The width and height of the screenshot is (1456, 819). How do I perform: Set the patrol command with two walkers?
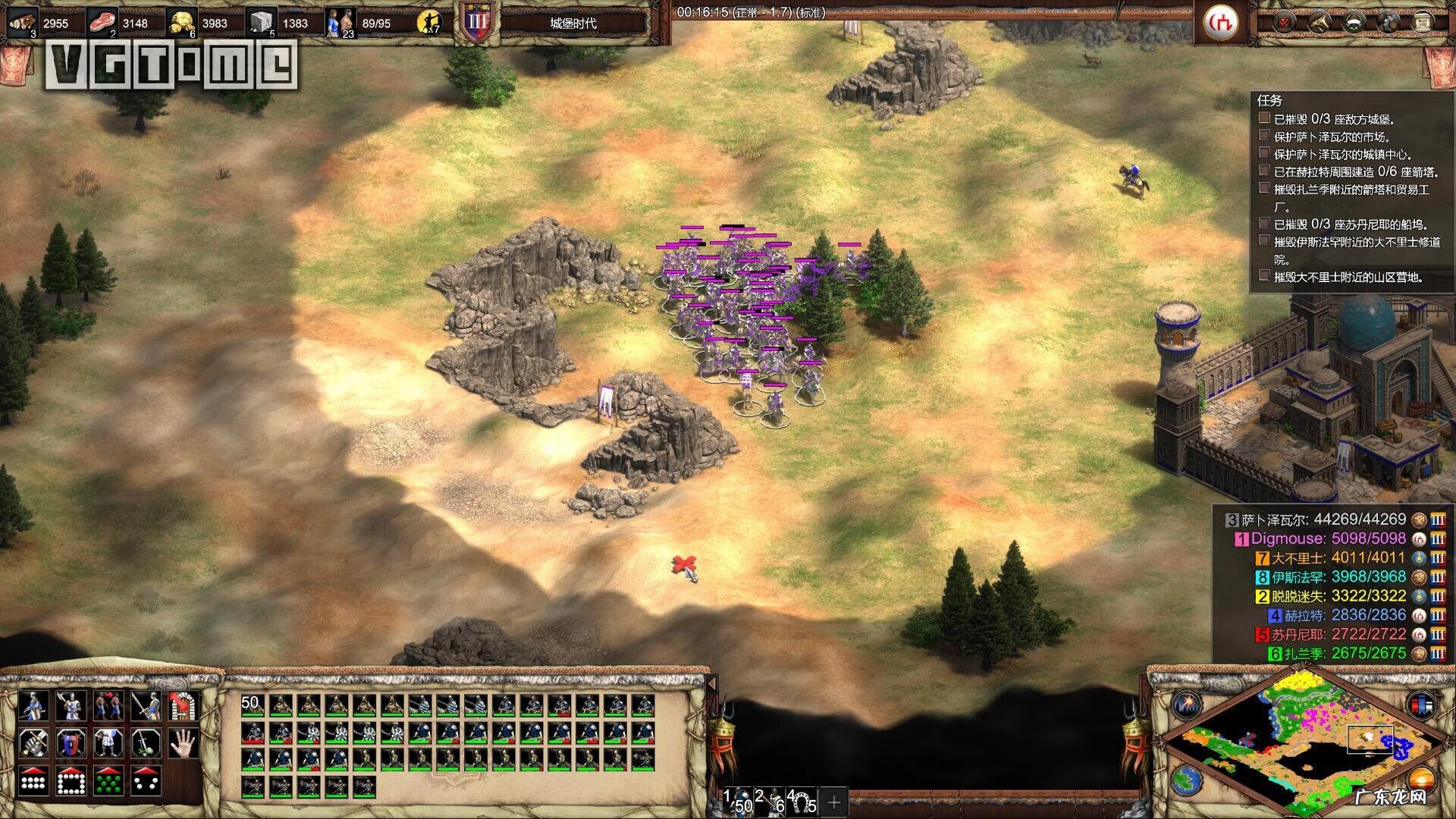(x=108, y=706)
